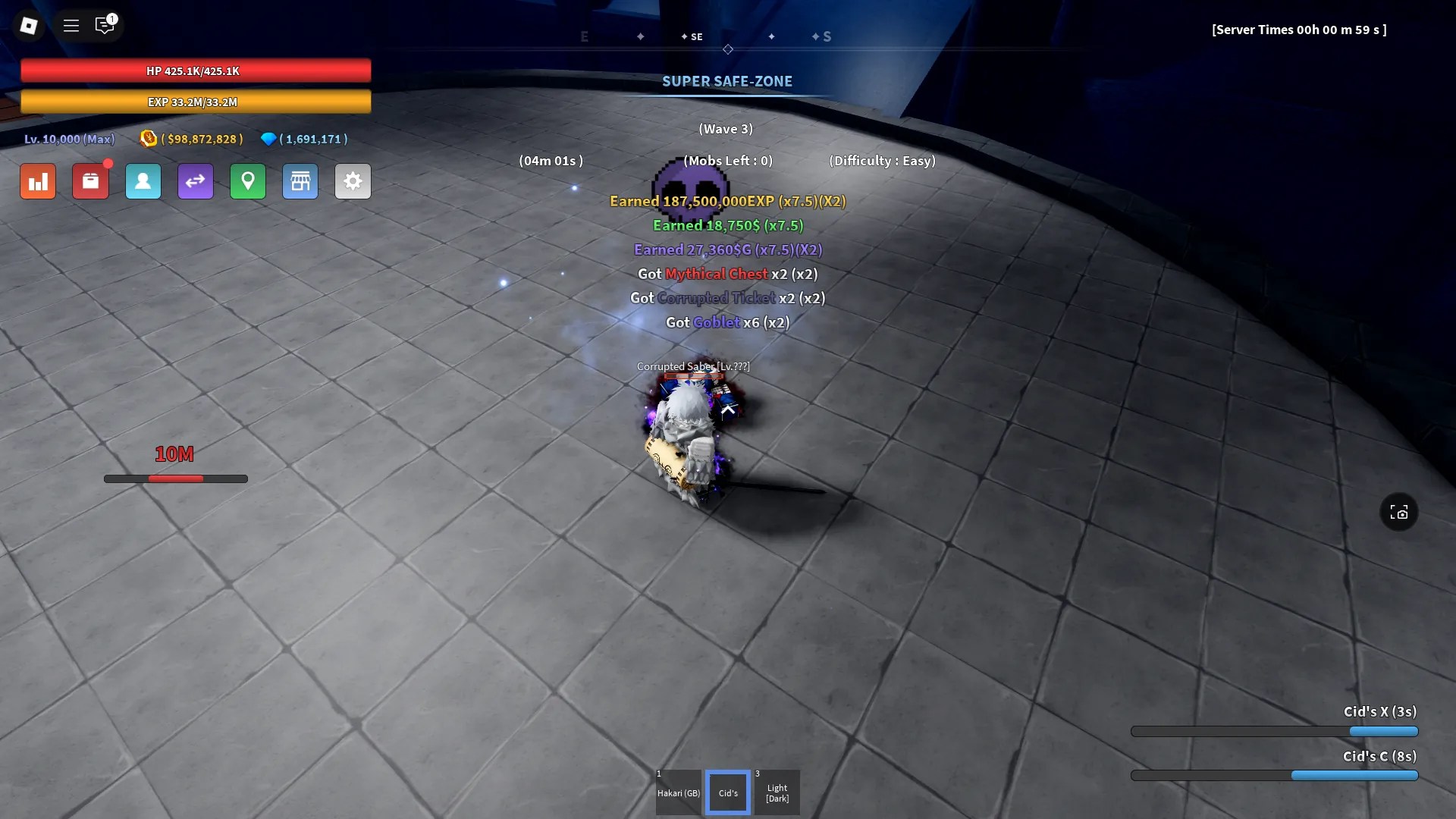The image size is (1456, 819).
Task: Click the 10M red progress bar
Action: [x=175, y=479]
